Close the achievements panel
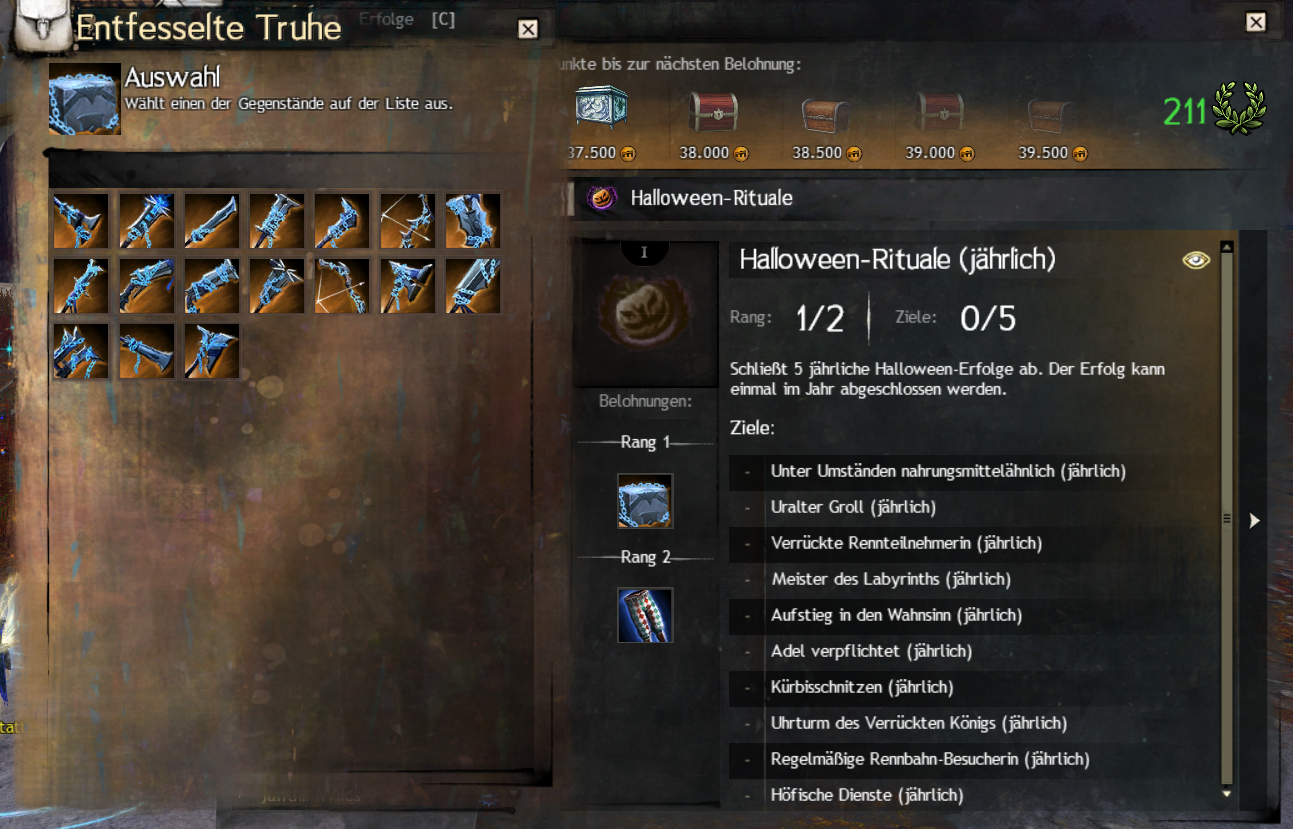Screen dimensions: 1293x829 1255,23
